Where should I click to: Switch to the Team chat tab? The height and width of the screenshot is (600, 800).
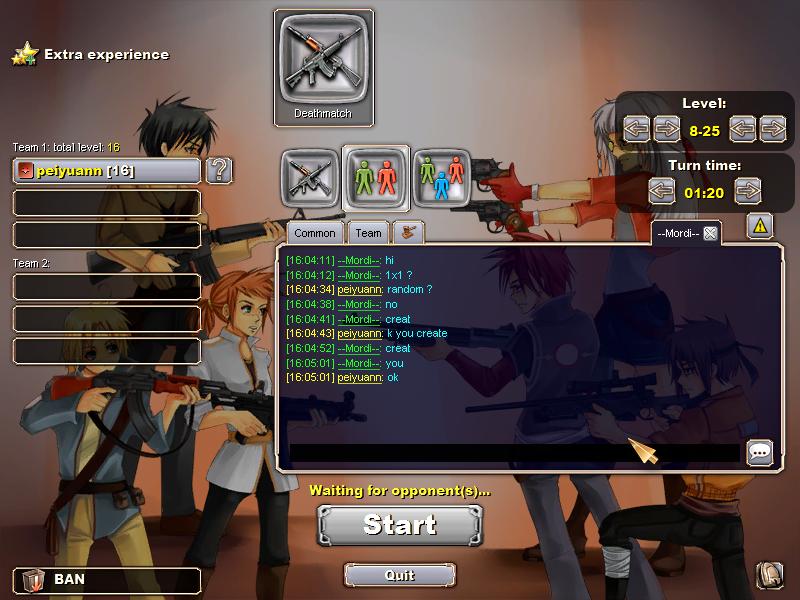369,233
